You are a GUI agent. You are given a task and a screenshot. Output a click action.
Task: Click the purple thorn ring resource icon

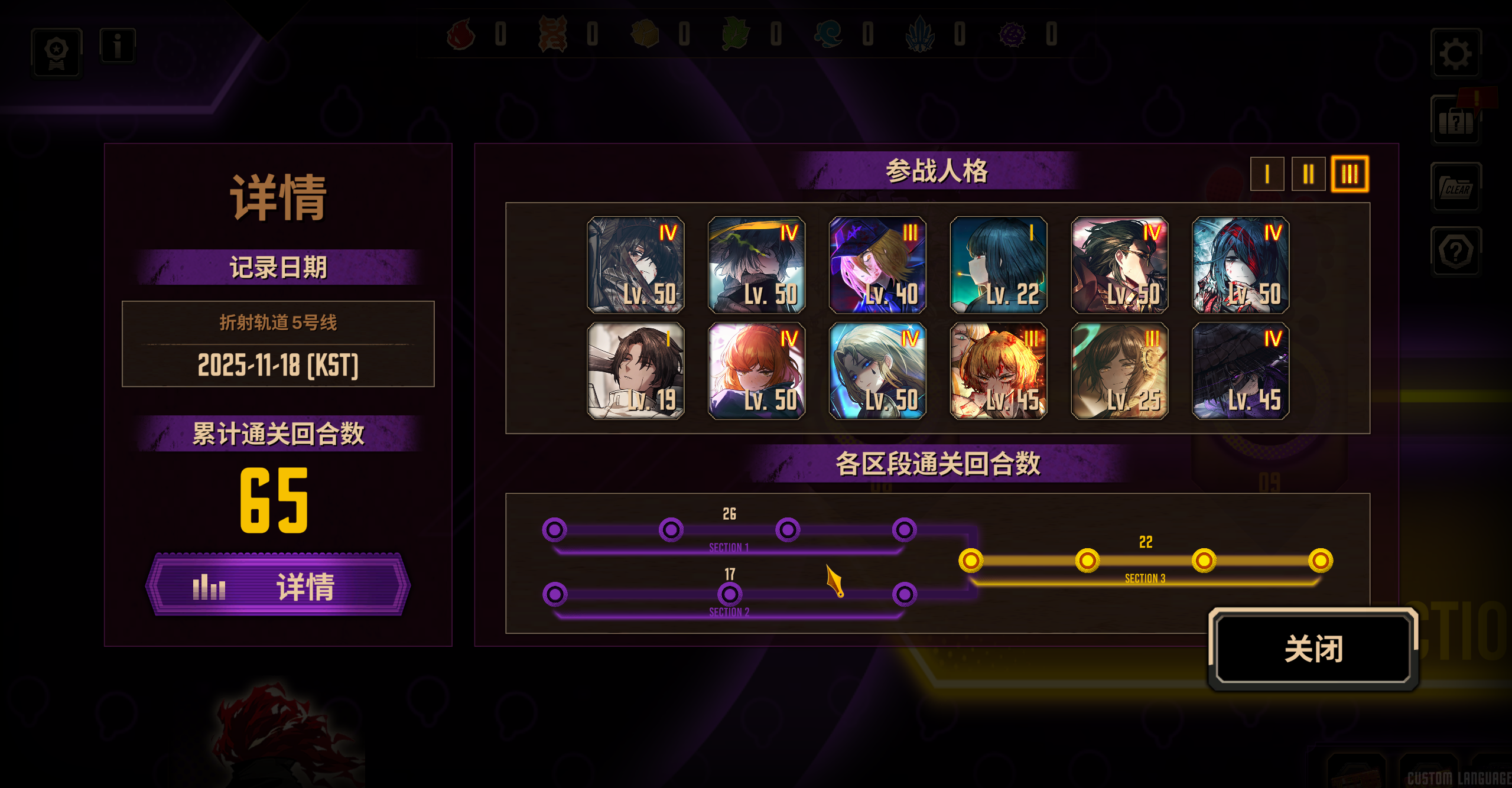point(1012,35)
